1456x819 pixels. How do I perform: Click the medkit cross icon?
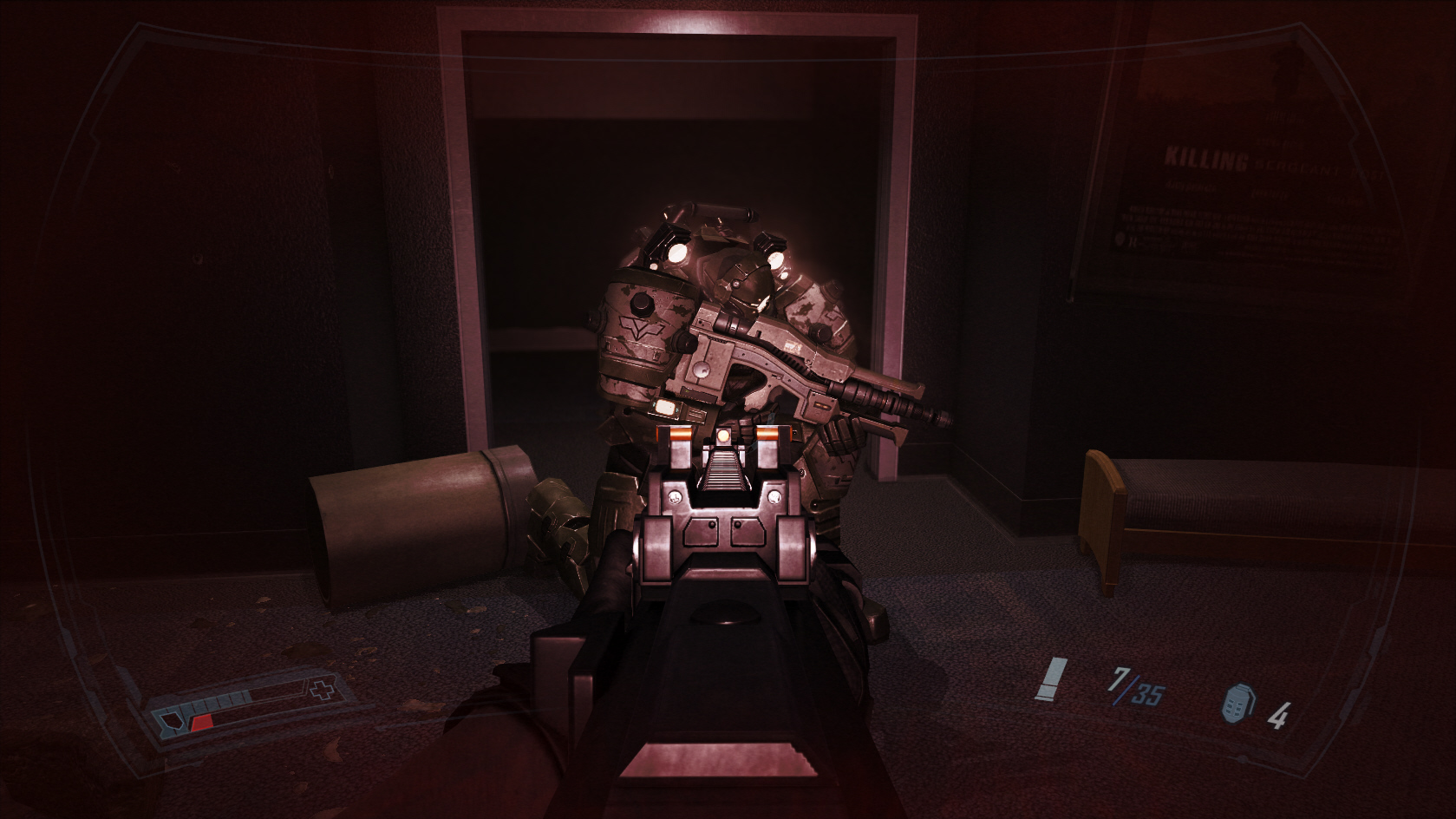pyautogui.click(x=322, y=691)
